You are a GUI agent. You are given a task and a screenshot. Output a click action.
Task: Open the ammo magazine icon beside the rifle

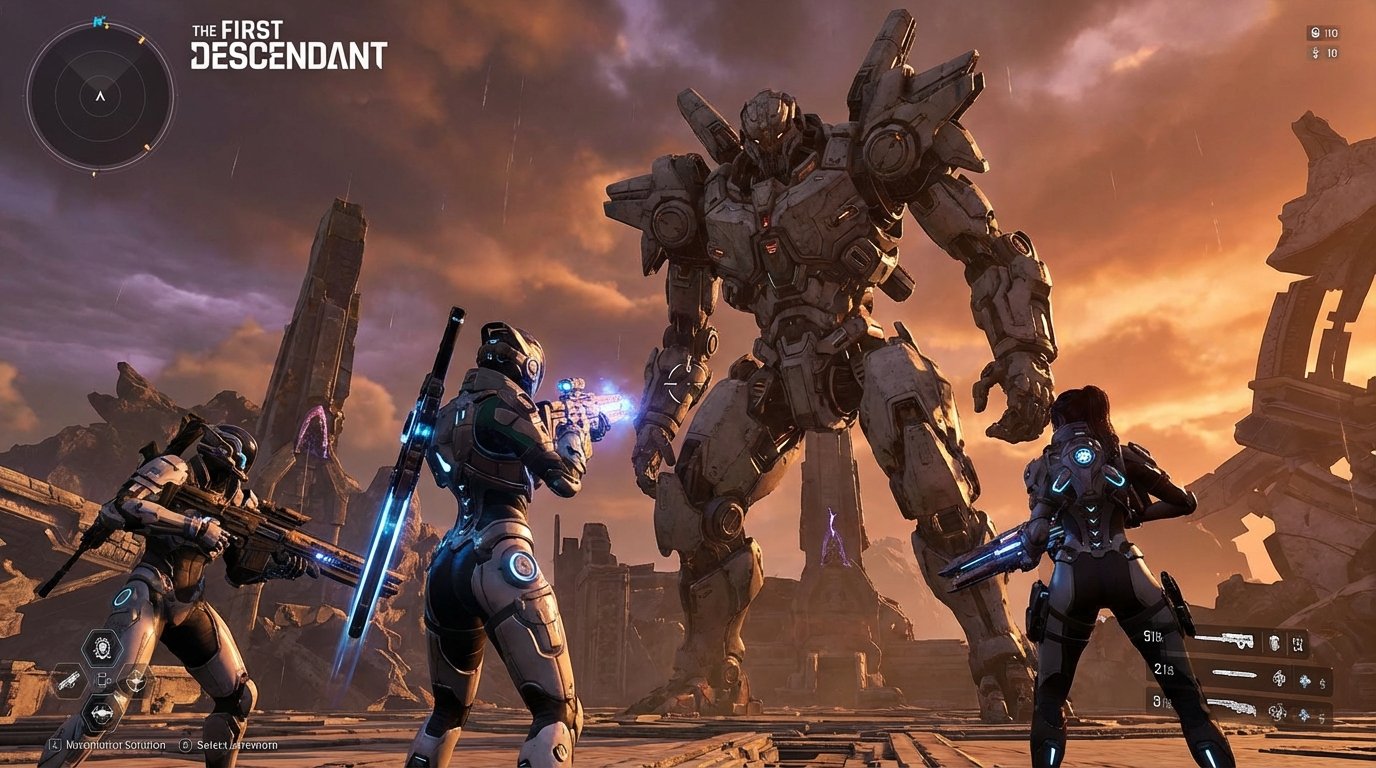(x=1273, y=642)
